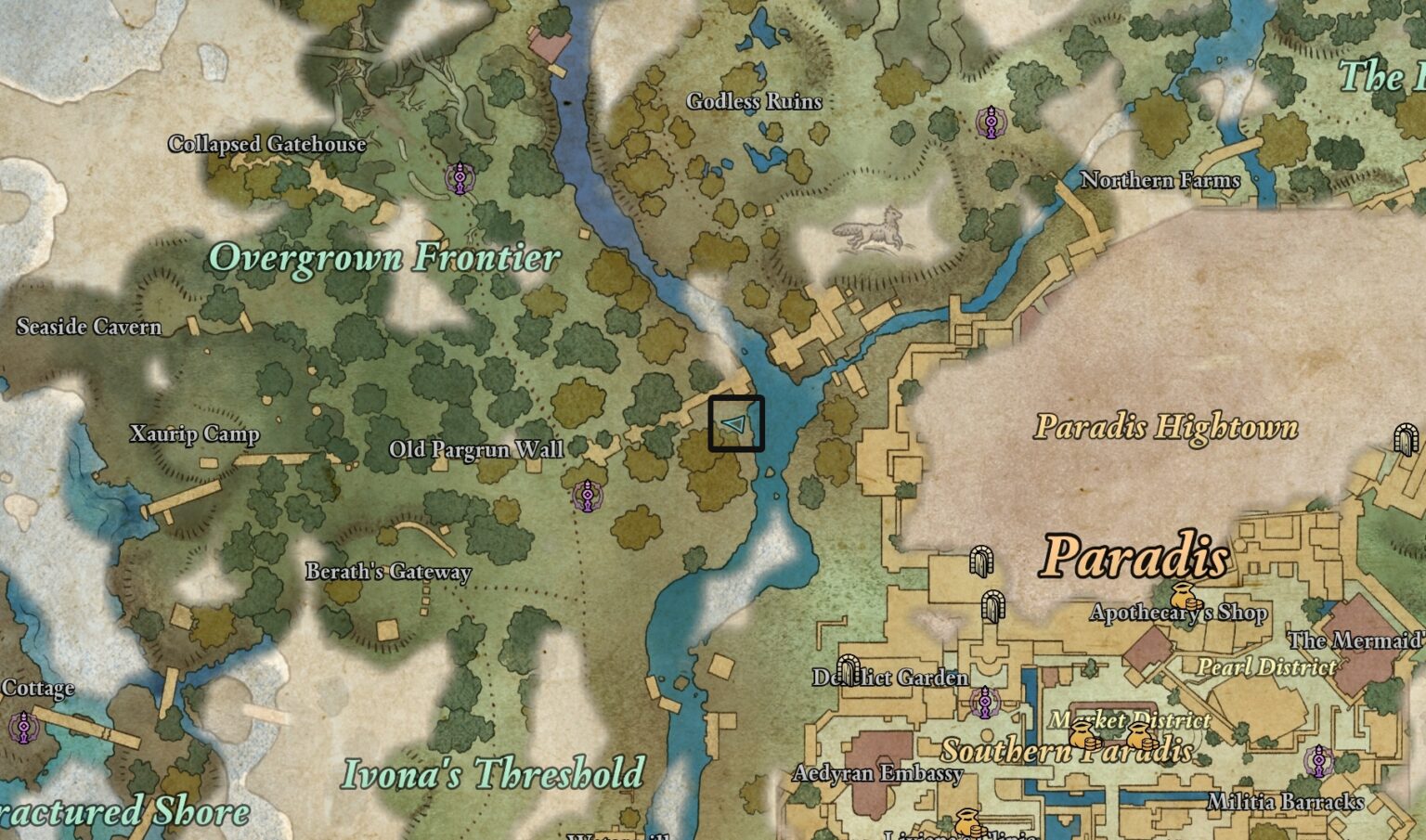Screen dimensions: 1426x840
Task: Select the fast travel beacon below Collapsed Gatehouse
Action: 459,178
